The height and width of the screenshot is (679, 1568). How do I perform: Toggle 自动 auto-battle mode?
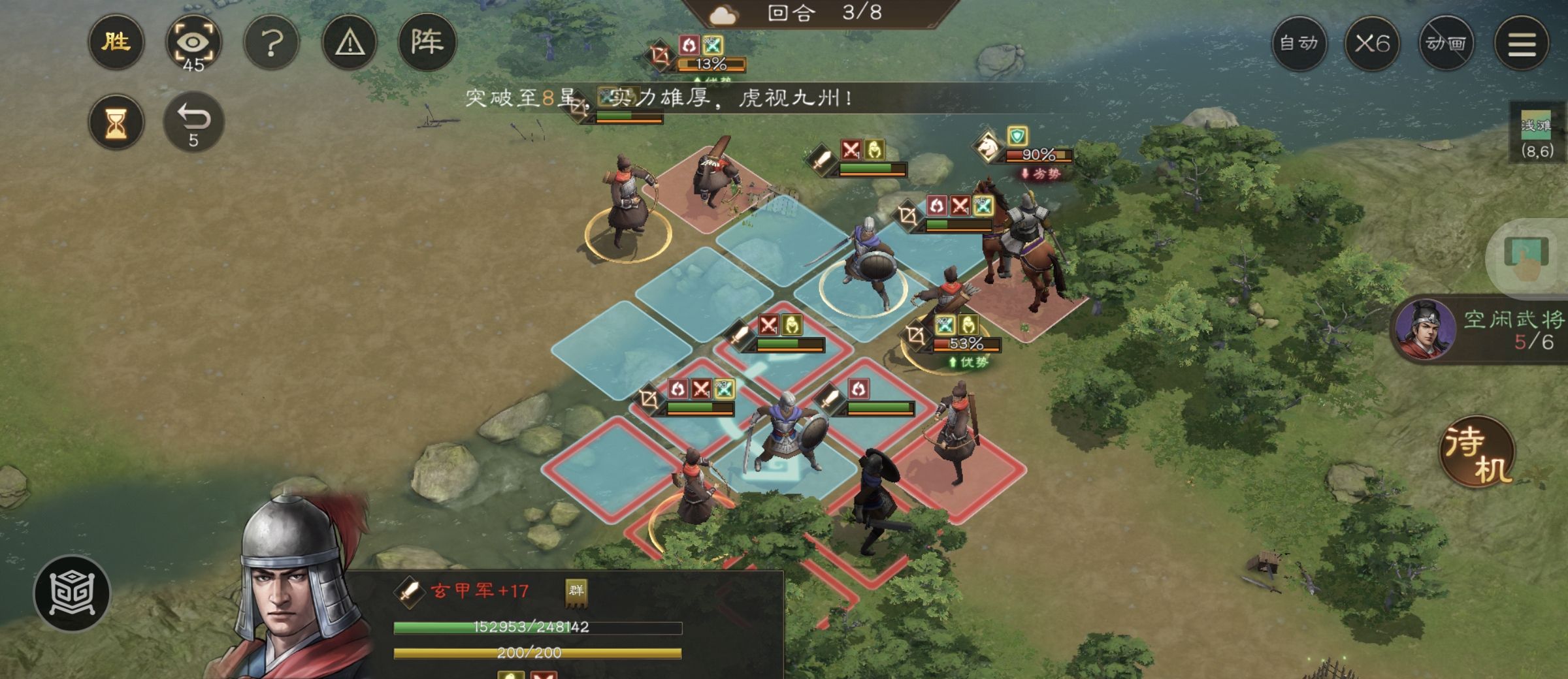(1299, 42)
